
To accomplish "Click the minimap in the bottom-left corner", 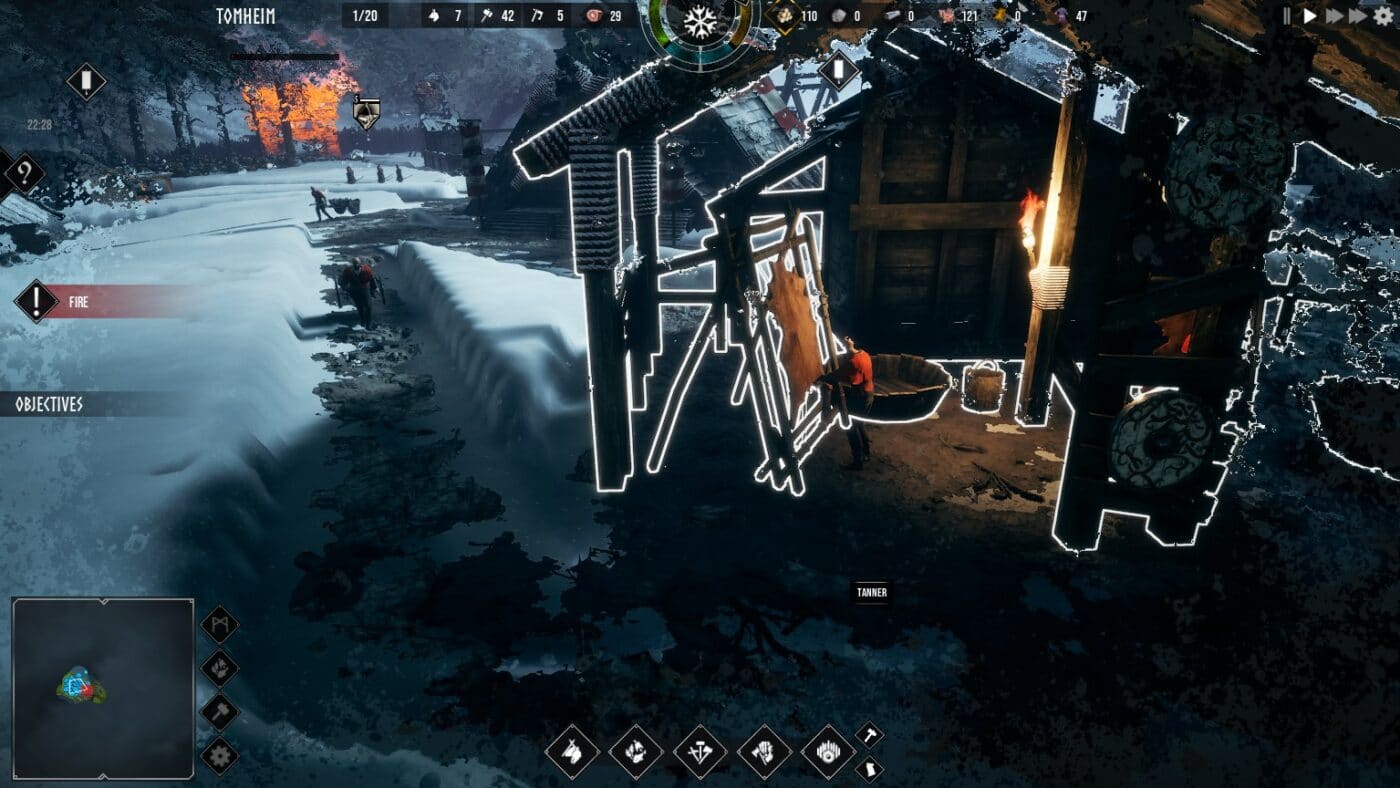I will [100, 690].
